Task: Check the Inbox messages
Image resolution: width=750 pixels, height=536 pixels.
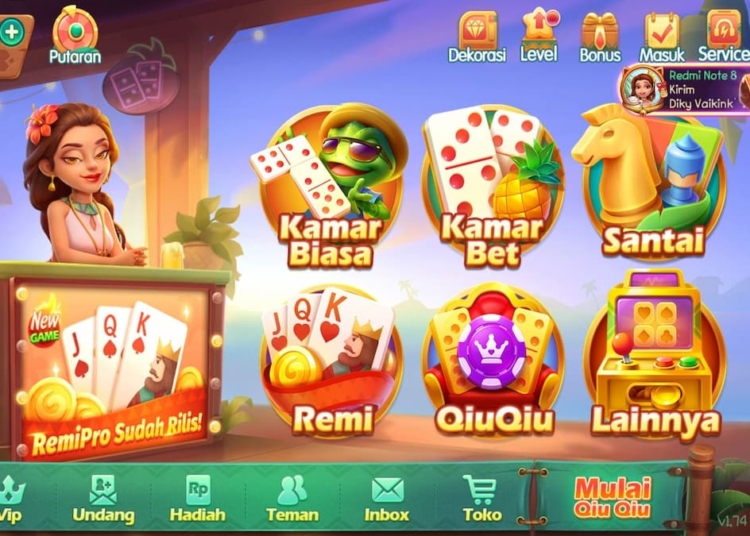Action: (387, 497)
